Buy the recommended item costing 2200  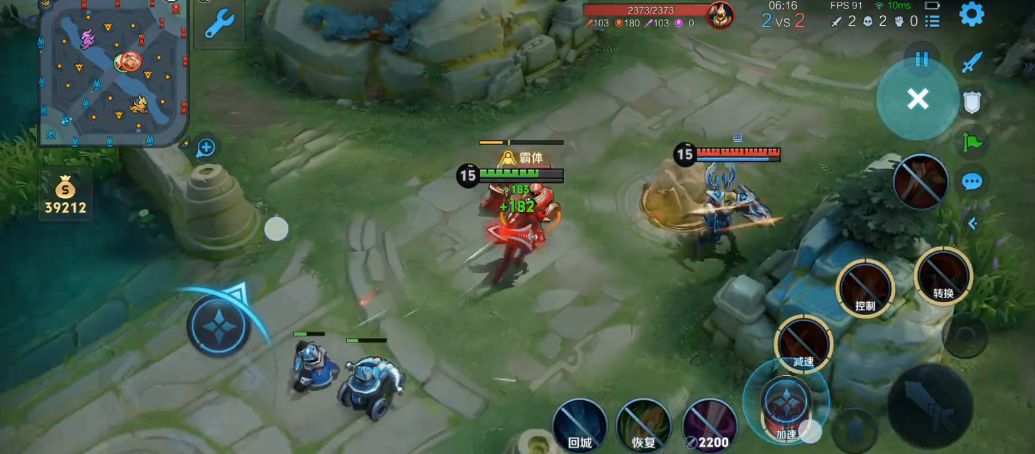709,425
